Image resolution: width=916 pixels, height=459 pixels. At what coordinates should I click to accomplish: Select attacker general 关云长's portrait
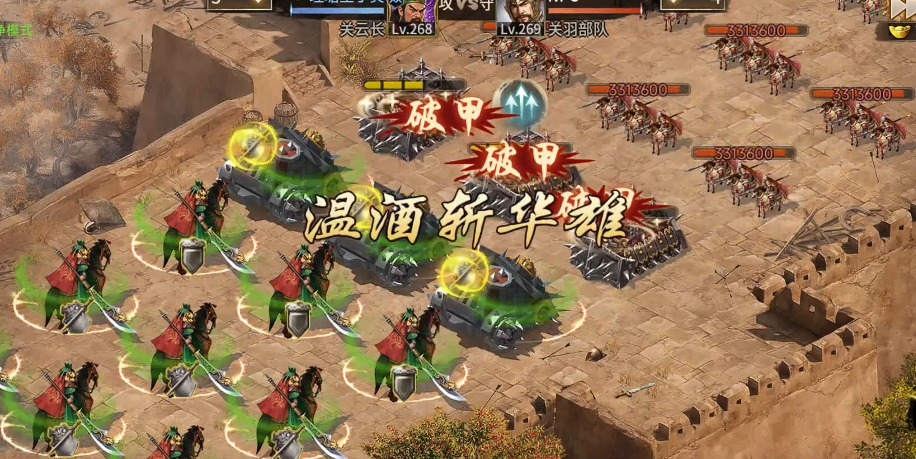[412, 15]
